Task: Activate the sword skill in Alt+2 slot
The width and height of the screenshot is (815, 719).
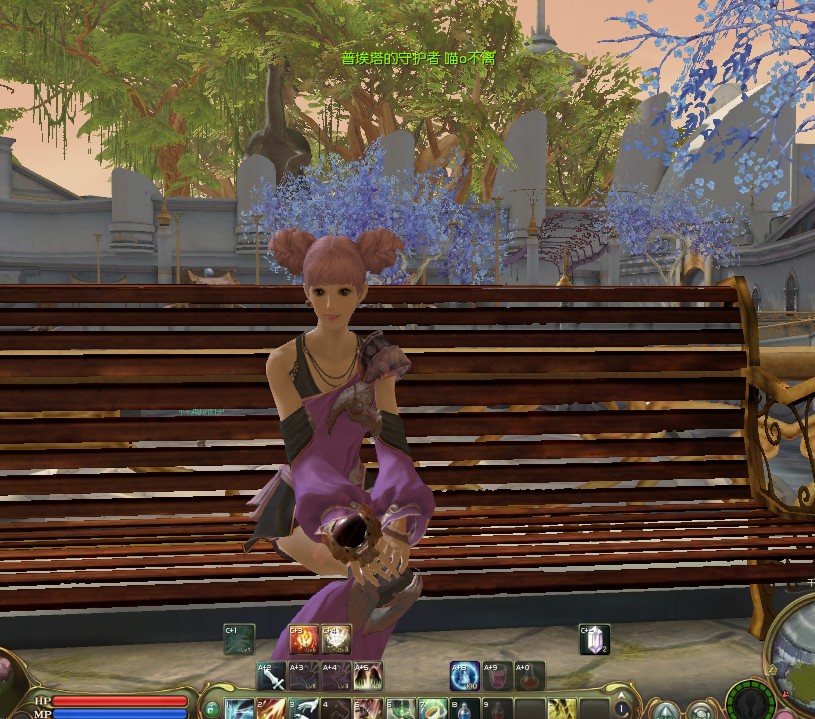Action: (x=271, y=677)
